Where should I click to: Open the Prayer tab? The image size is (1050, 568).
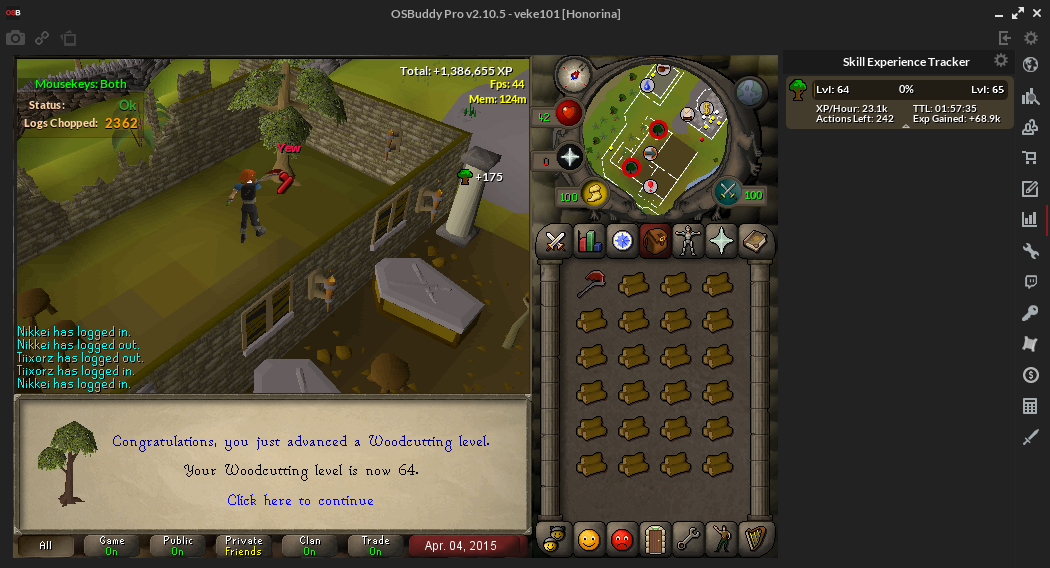point(721,241)
